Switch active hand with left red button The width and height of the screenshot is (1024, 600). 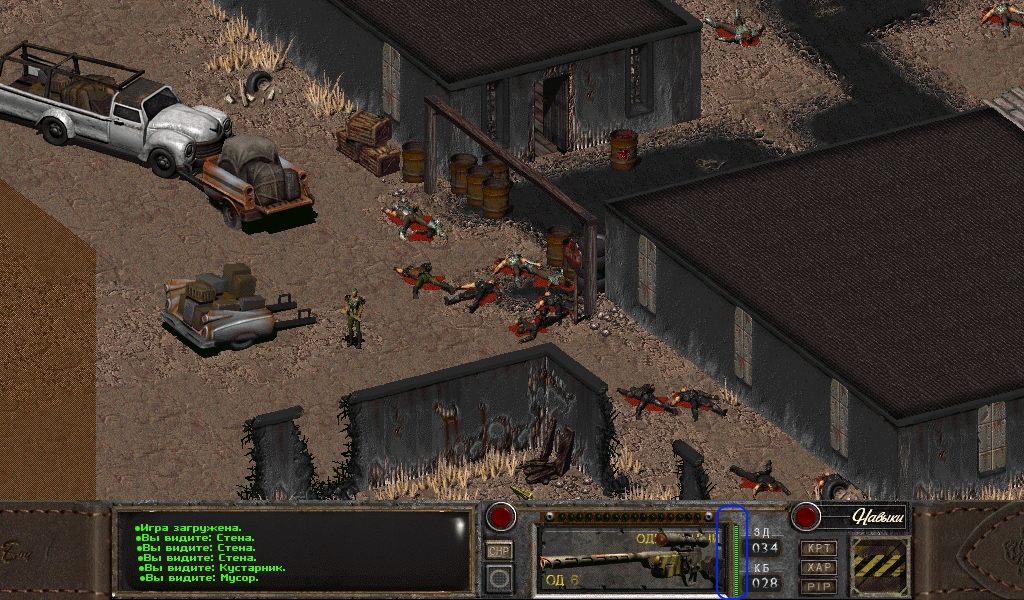tap(500, 517)
